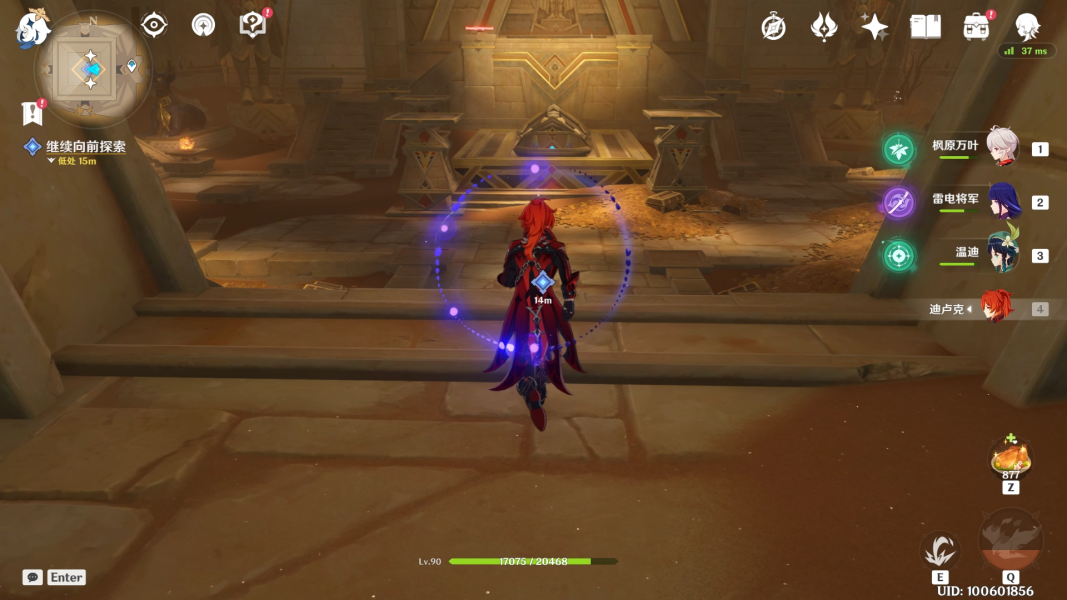1067x600 pixels.
Task: Activate Diluc's elemental skill icon
Action: [x=940, y=550]
